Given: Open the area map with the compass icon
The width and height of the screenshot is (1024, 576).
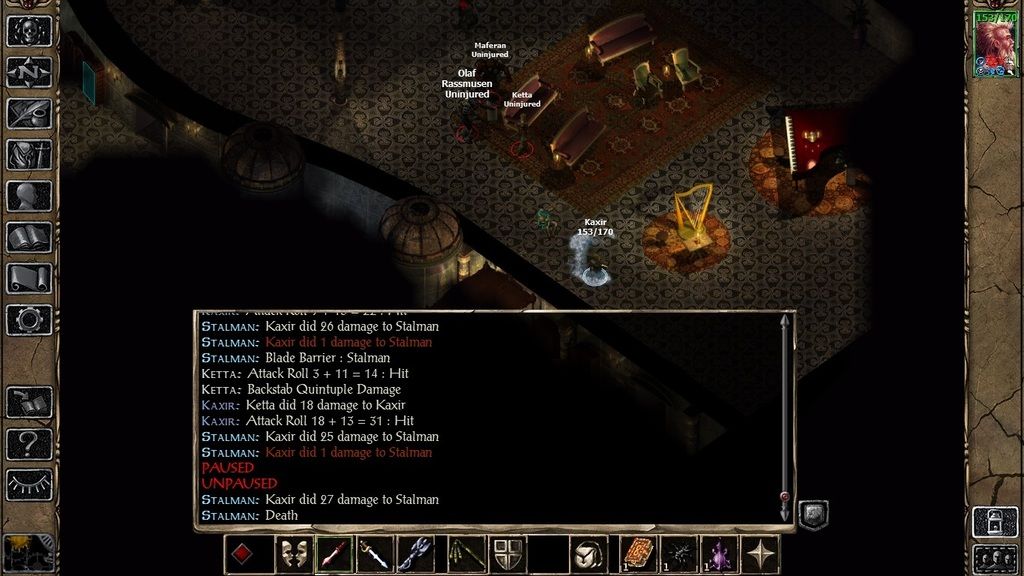Looking at the screenshot, I should point(29,72).
